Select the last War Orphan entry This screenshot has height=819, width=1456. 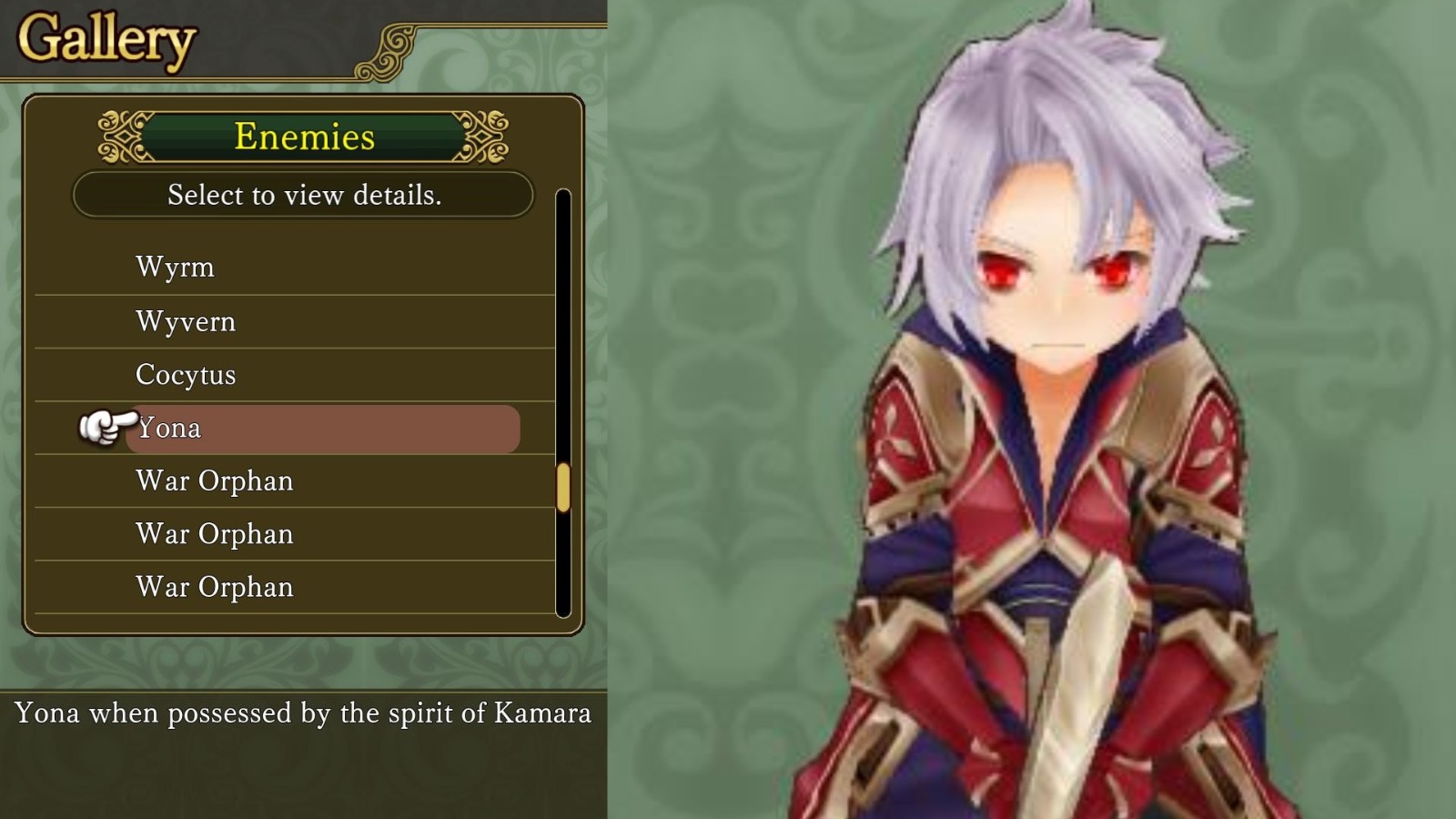tap(213, 587)
